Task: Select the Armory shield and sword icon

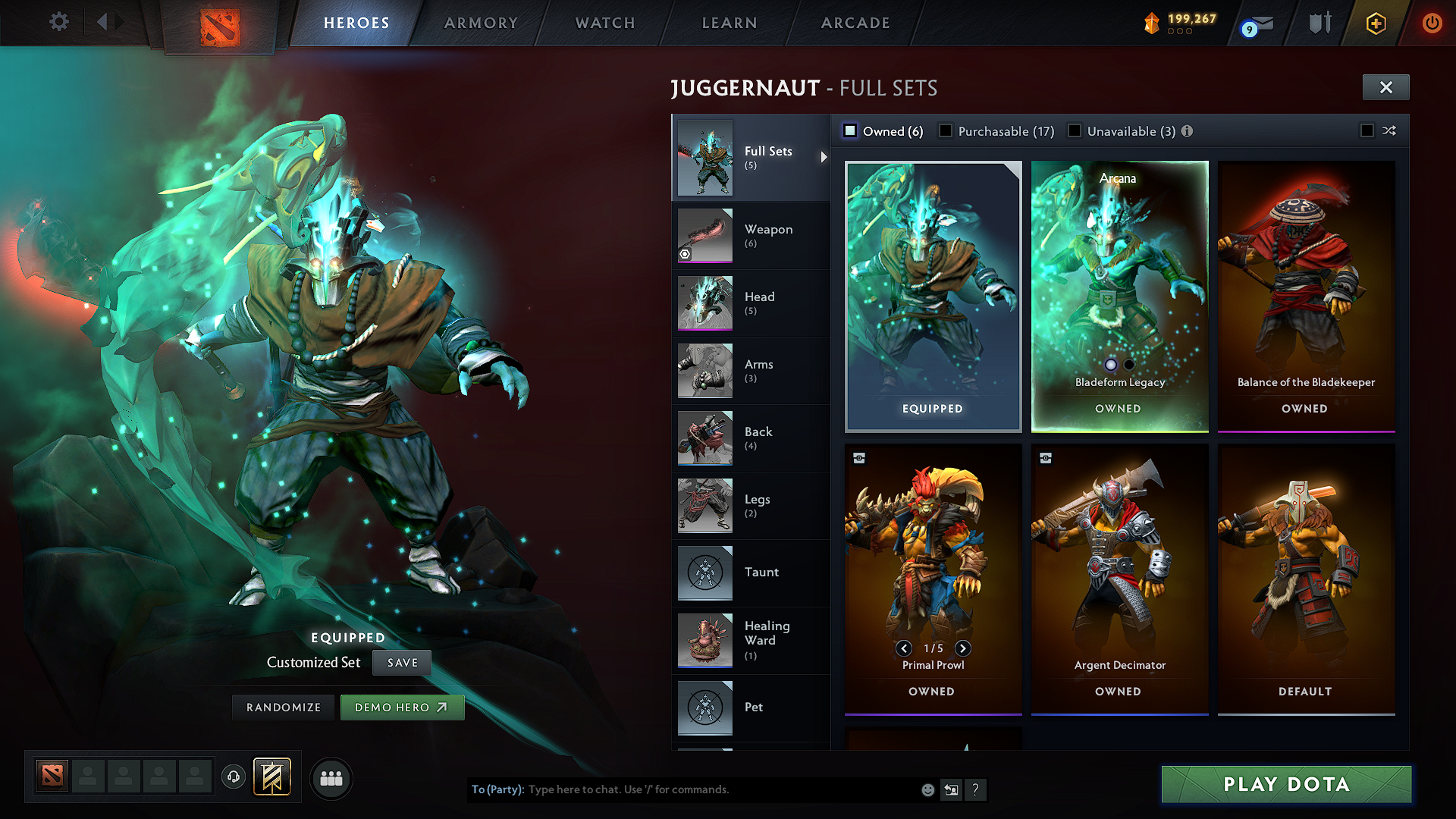Action: click(1319, 23)
